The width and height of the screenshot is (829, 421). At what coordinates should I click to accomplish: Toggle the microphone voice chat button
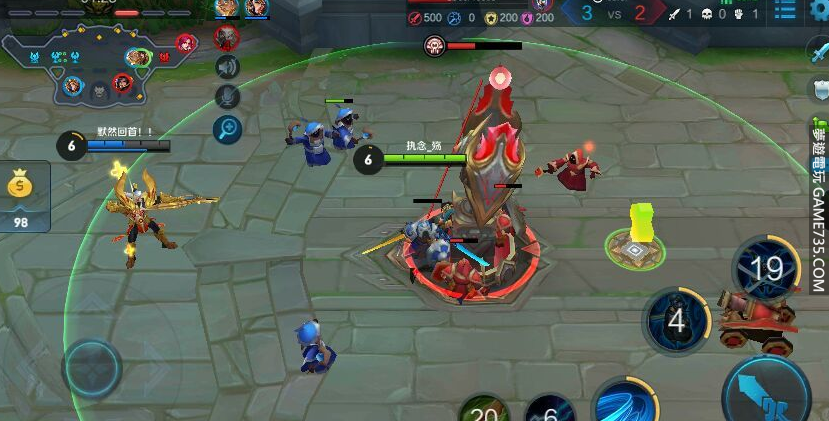tap(228, 96)
